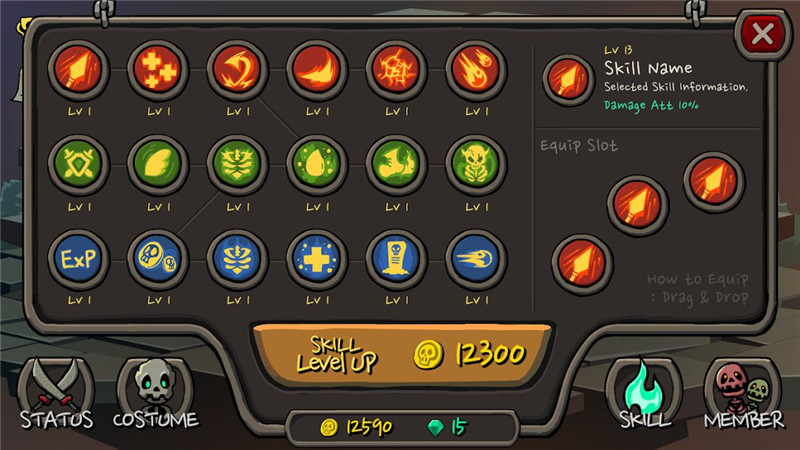The image size is (800, 450).
Task: Pick the blue skull tombstone skill
Action: tap(396, 258)
